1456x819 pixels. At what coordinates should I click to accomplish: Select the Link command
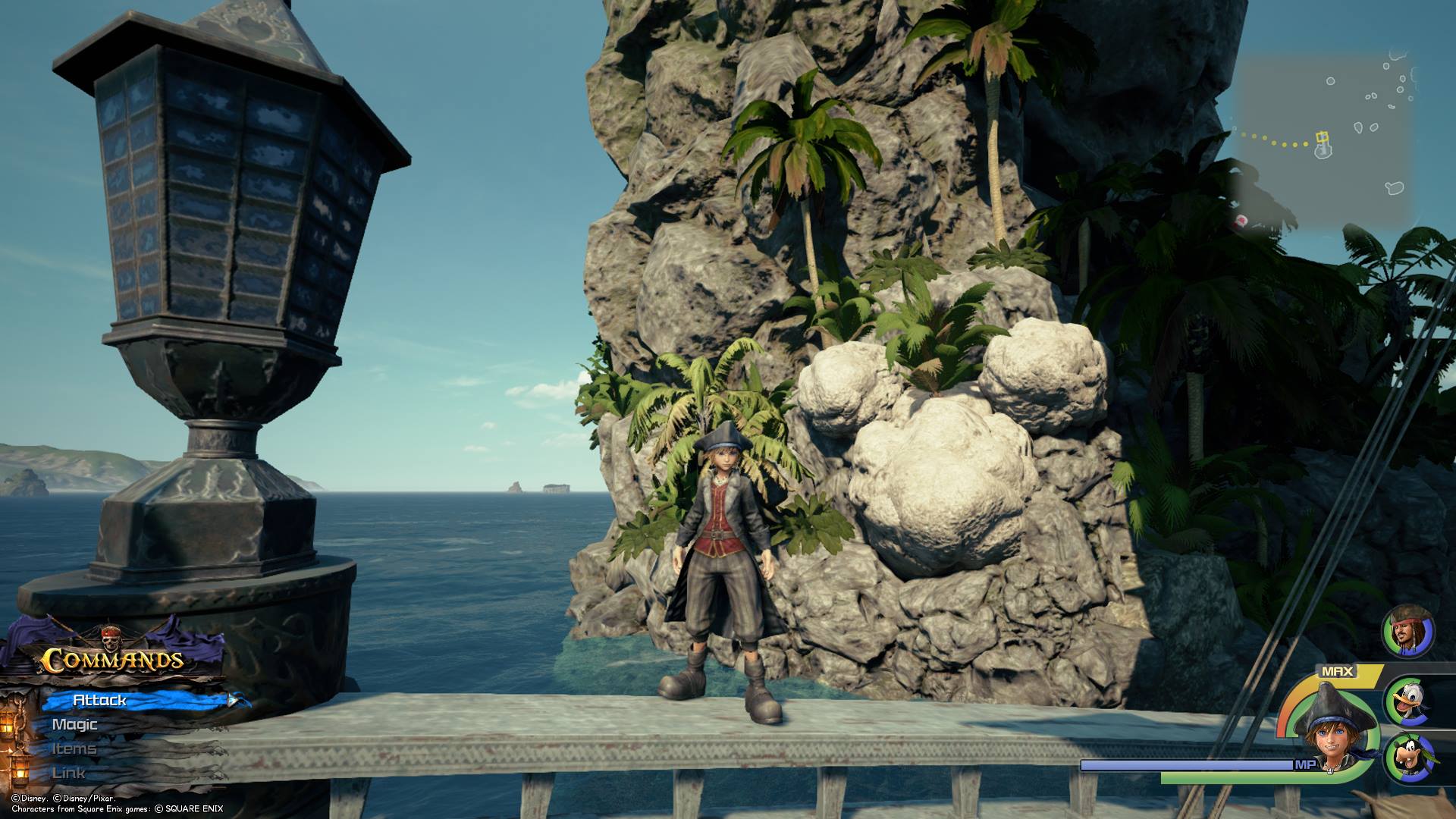pos(68,773)
